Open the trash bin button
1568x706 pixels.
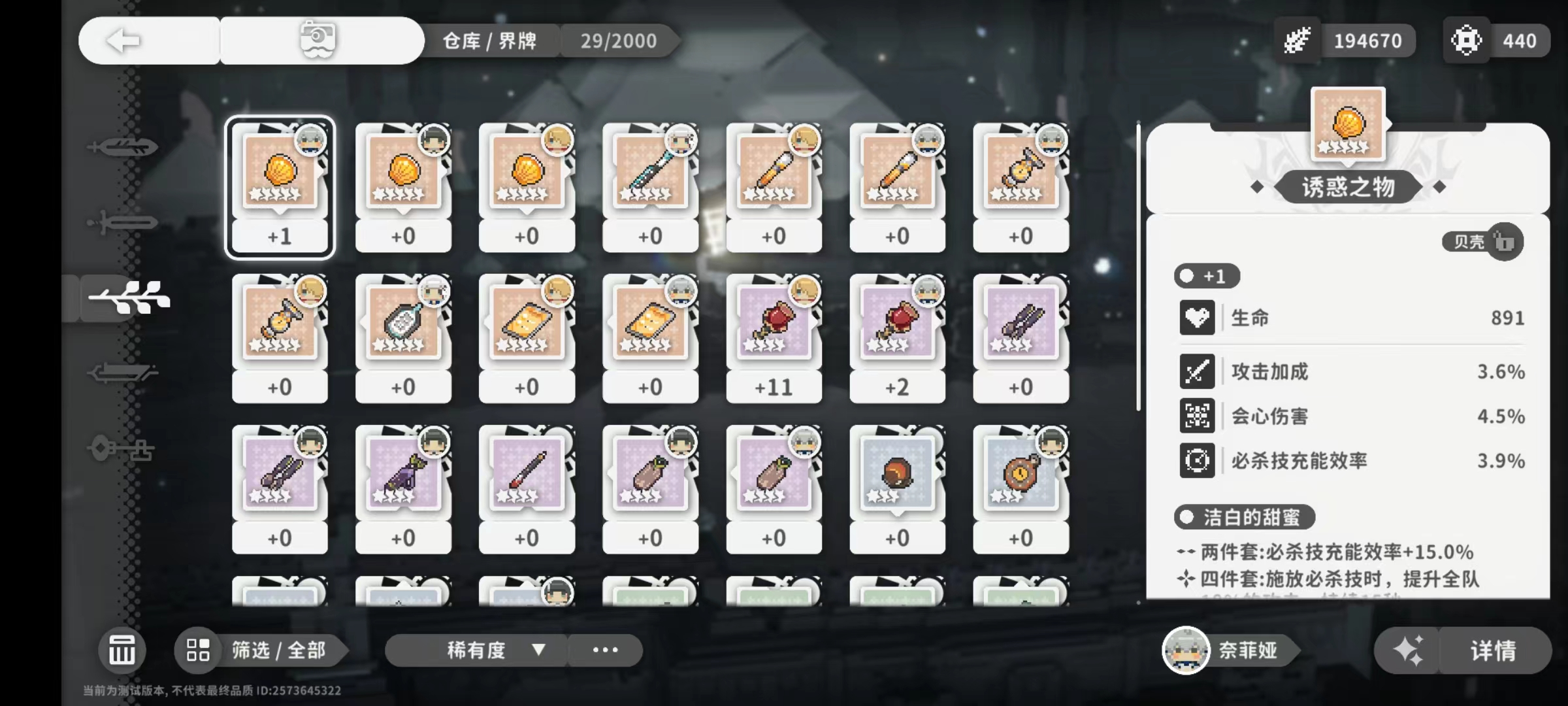point(122,650)
